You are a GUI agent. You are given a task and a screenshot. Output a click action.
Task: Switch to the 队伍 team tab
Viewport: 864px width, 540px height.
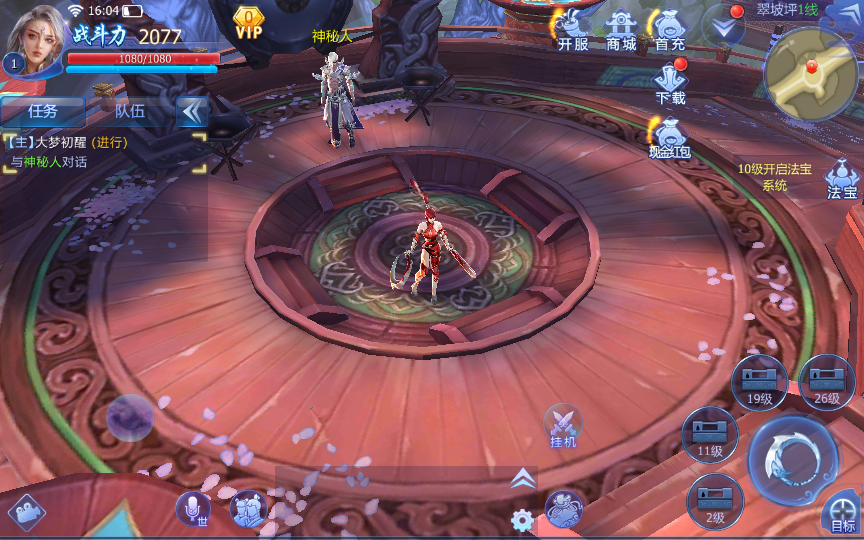click(x=130, y=111)
